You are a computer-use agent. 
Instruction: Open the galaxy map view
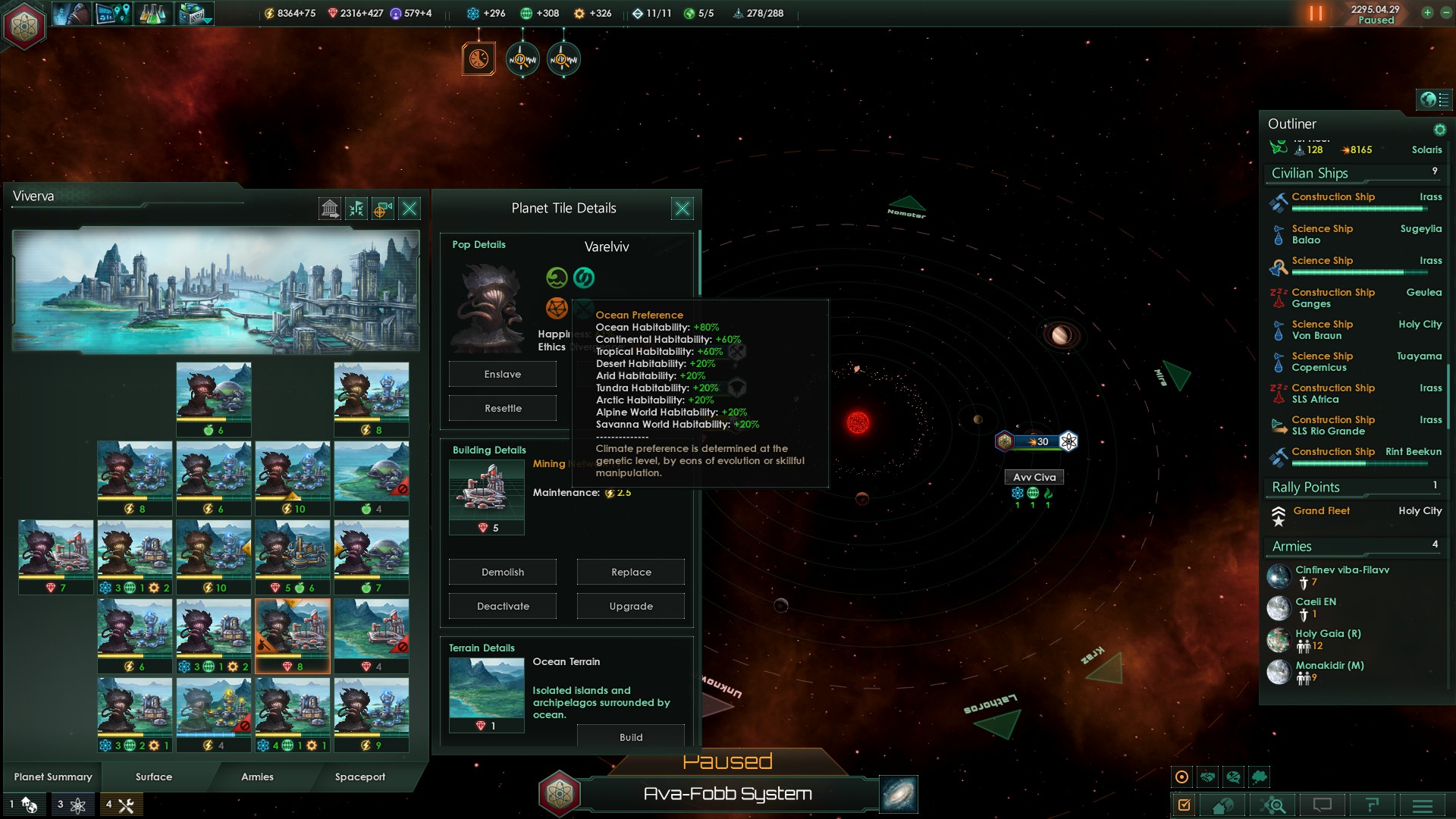899,794
